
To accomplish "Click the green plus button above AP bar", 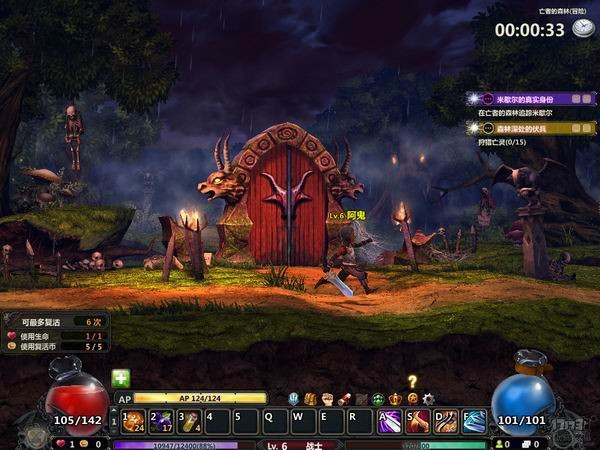I will pyautogui.click(x=121, y=378).
